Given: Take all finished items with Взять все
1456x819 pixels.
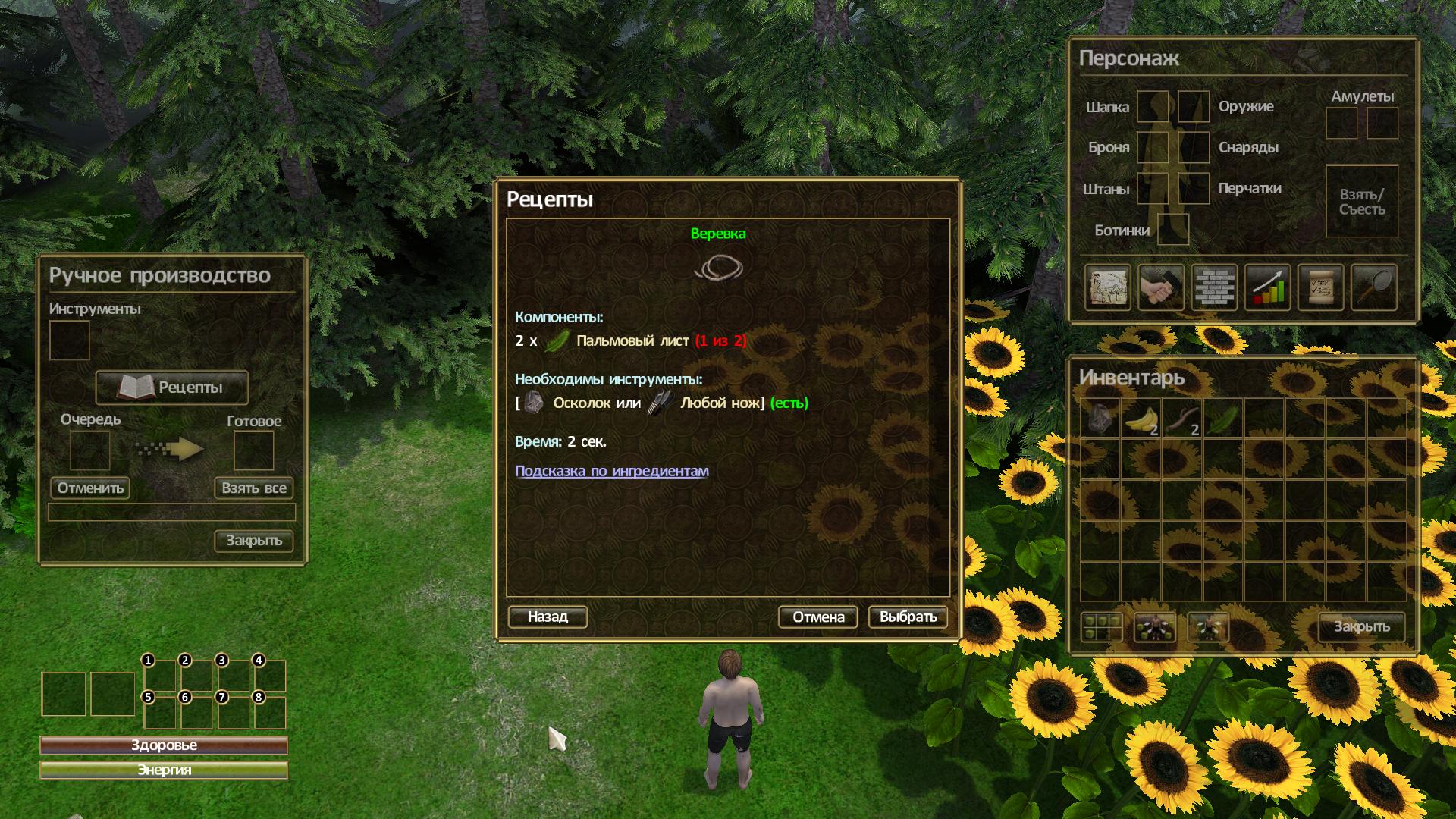Looking at the screenshot, I should pyautogui.click(x=253, y=488).
